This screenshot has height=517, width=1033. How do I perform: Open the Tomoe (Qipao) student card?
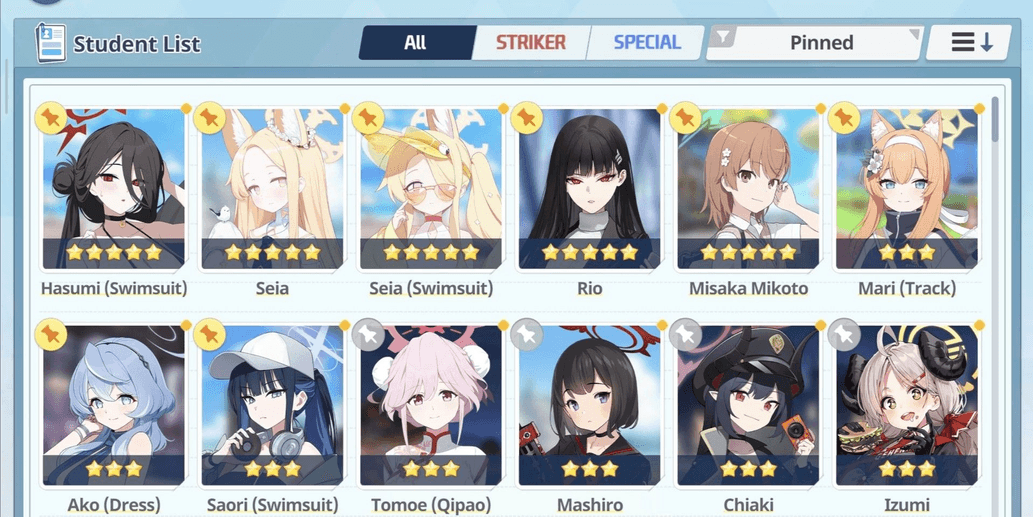pos(431,407)
